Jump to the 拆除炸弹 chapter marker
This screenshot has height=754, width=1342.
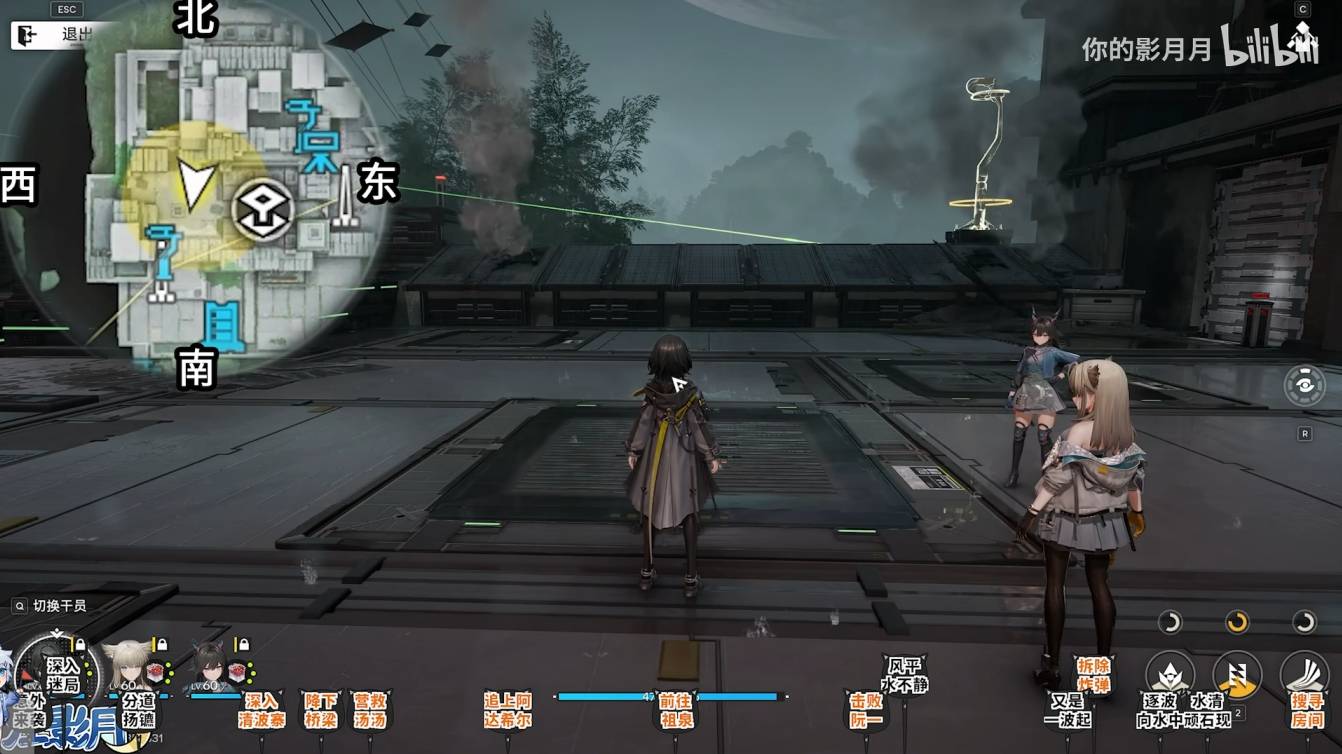tap(1093, 673)
